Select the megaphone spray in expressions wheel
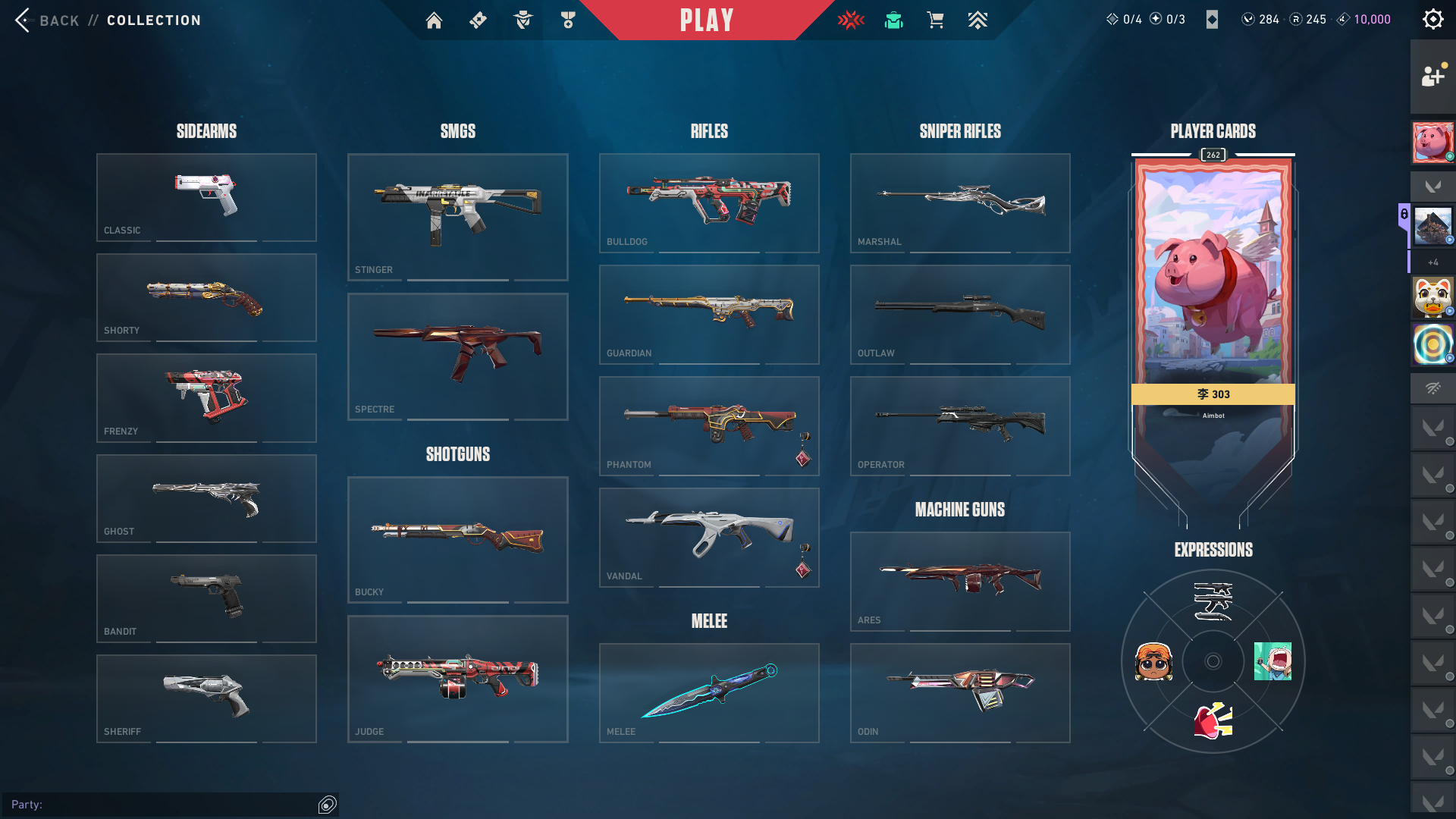The width and height of the screenshot is (1456, 819). pyautogui.click(x=1213, y=721)
